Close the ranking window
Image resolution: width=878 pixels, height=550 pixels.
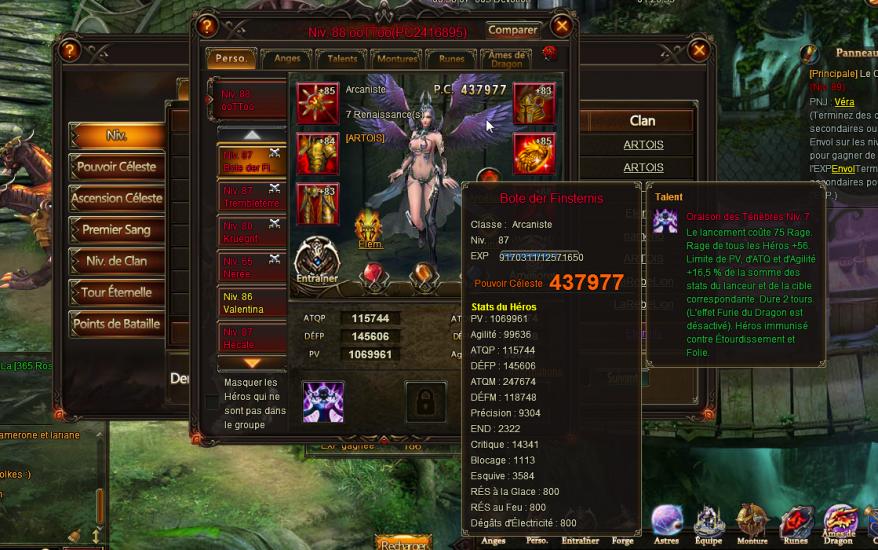pyautogui.click(x=699, y=49)
